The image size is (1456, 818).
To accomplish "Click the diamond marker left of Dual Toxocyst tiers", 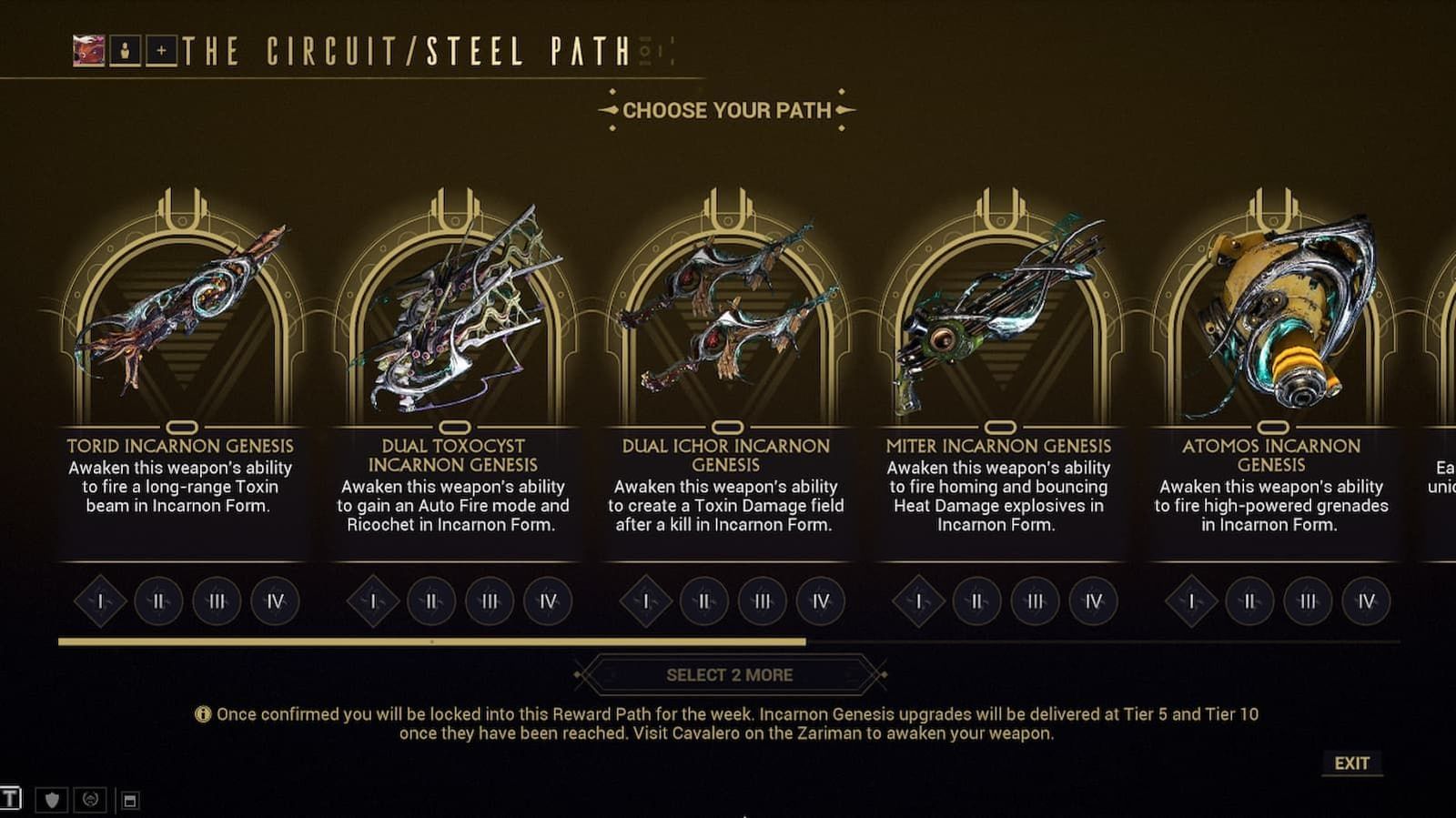I will click(372, 601).
